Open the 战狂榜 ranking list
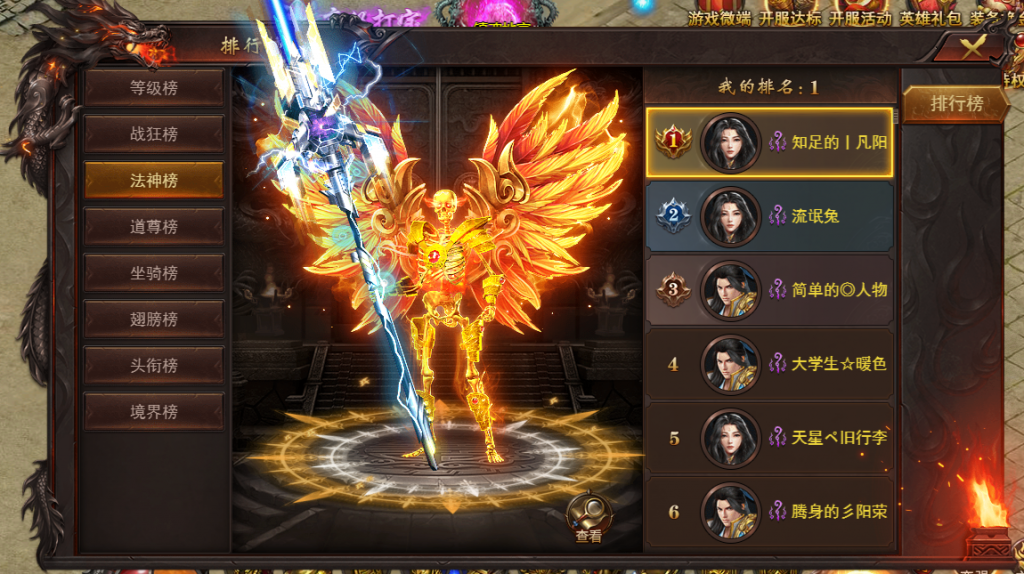 tap(153, 134)
